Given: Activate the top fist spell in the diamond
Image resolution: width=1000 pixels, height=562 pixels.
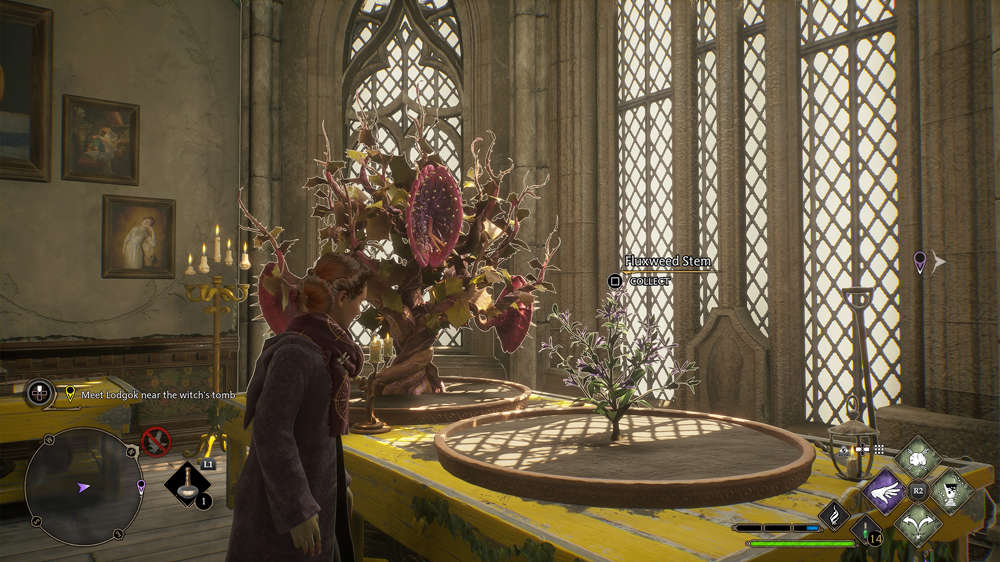Looking at the screenshot, I should pos(918,458).
